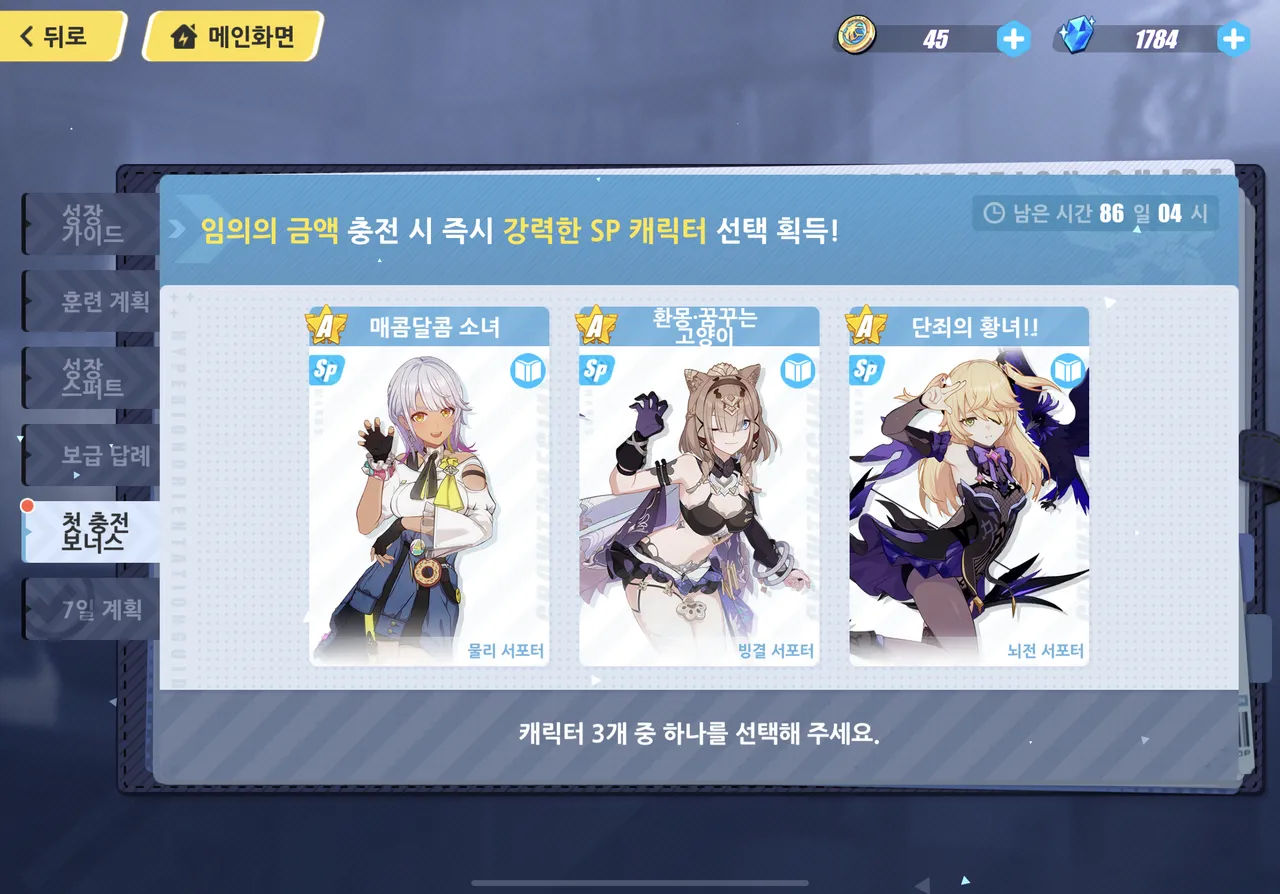Click the book icon on 단죄의 황녀 card
Screen dimensions: 1280x894
click(1066, 369)
